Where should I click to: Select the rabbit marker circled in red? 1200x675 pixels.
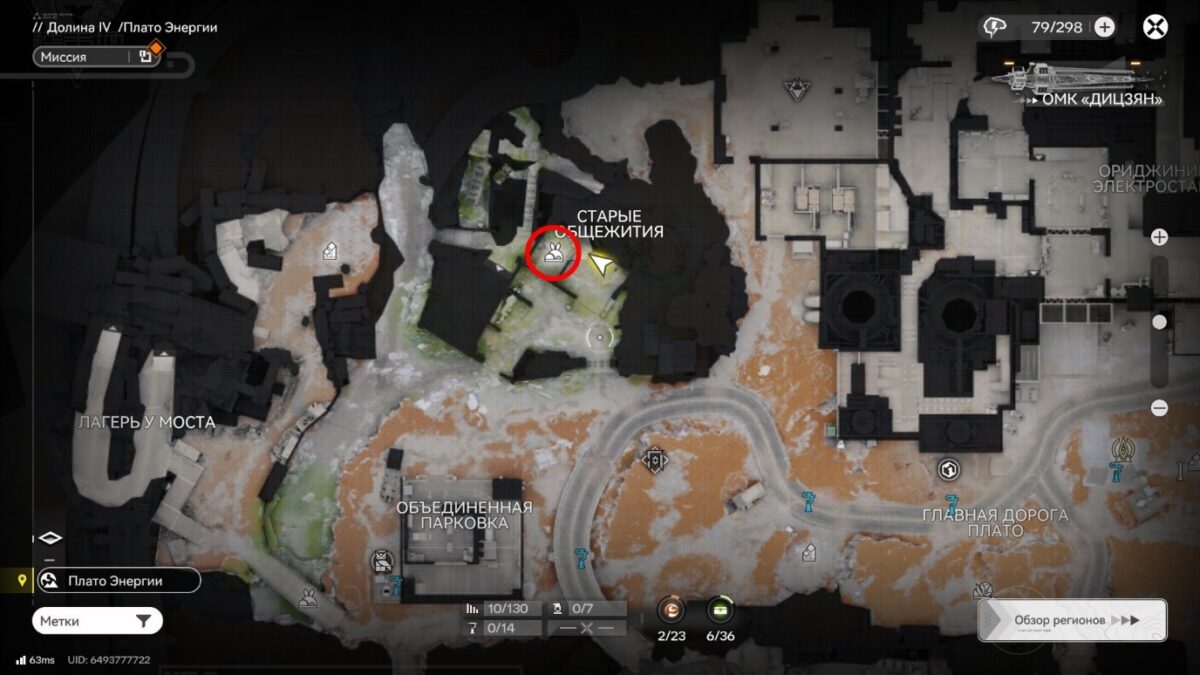coord(553,256)
